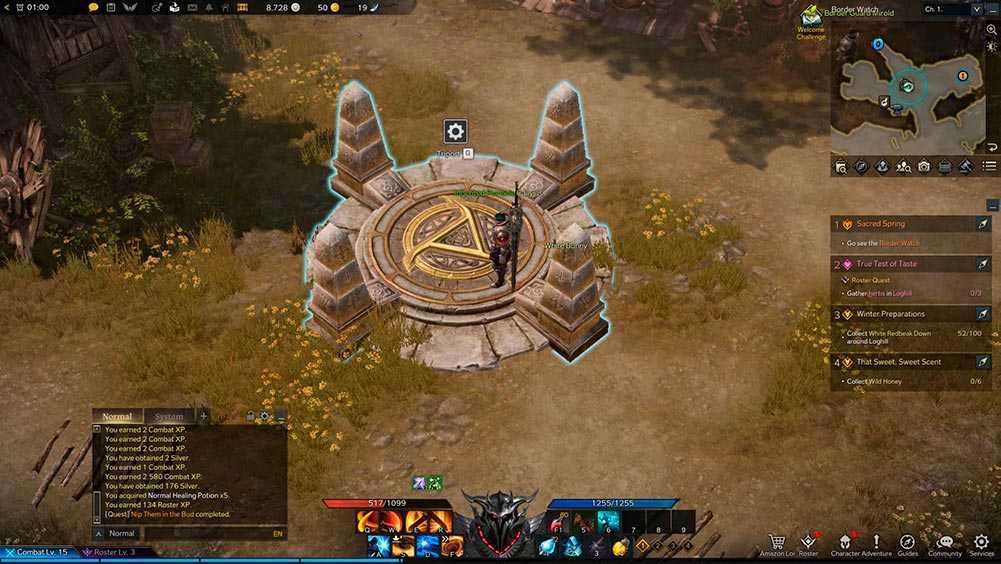Image resolution: width=1001 pixels, height=564 pixels.
Task: Select the Normal chat tab
Action: (x=117, y=416)
